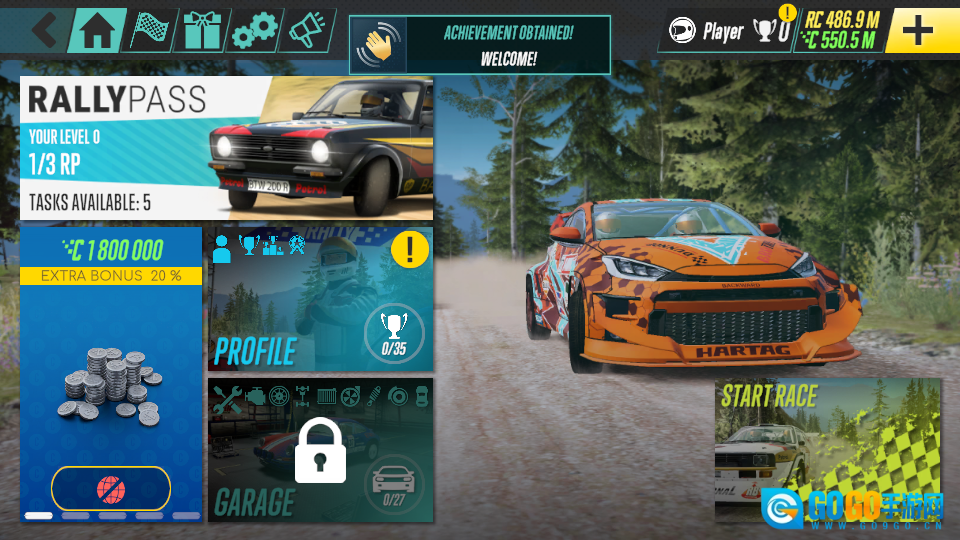Open the Rally Pass banner

[226, 148]
